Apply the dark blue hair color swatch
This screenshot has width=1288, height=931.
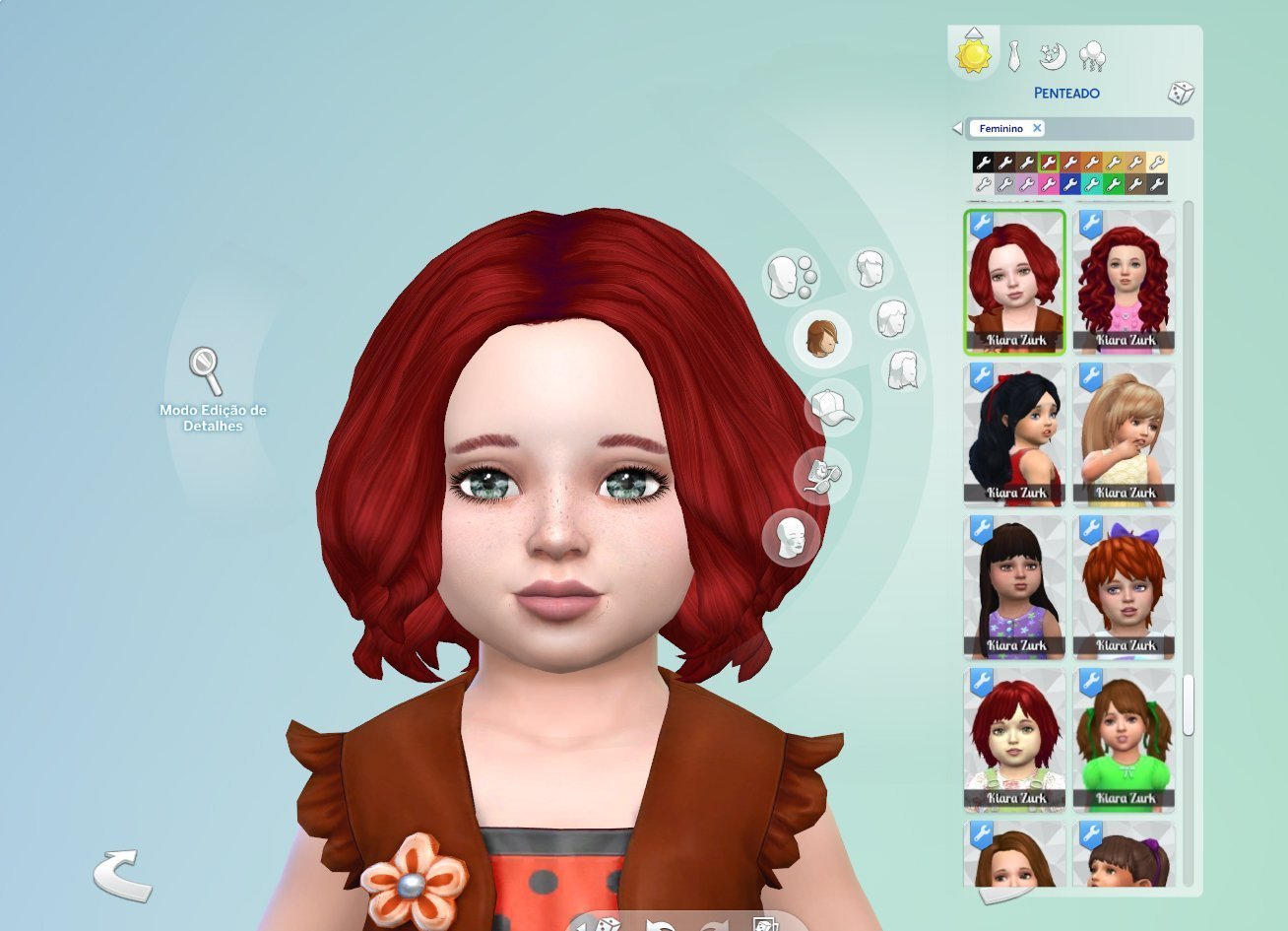point(1070,184)
